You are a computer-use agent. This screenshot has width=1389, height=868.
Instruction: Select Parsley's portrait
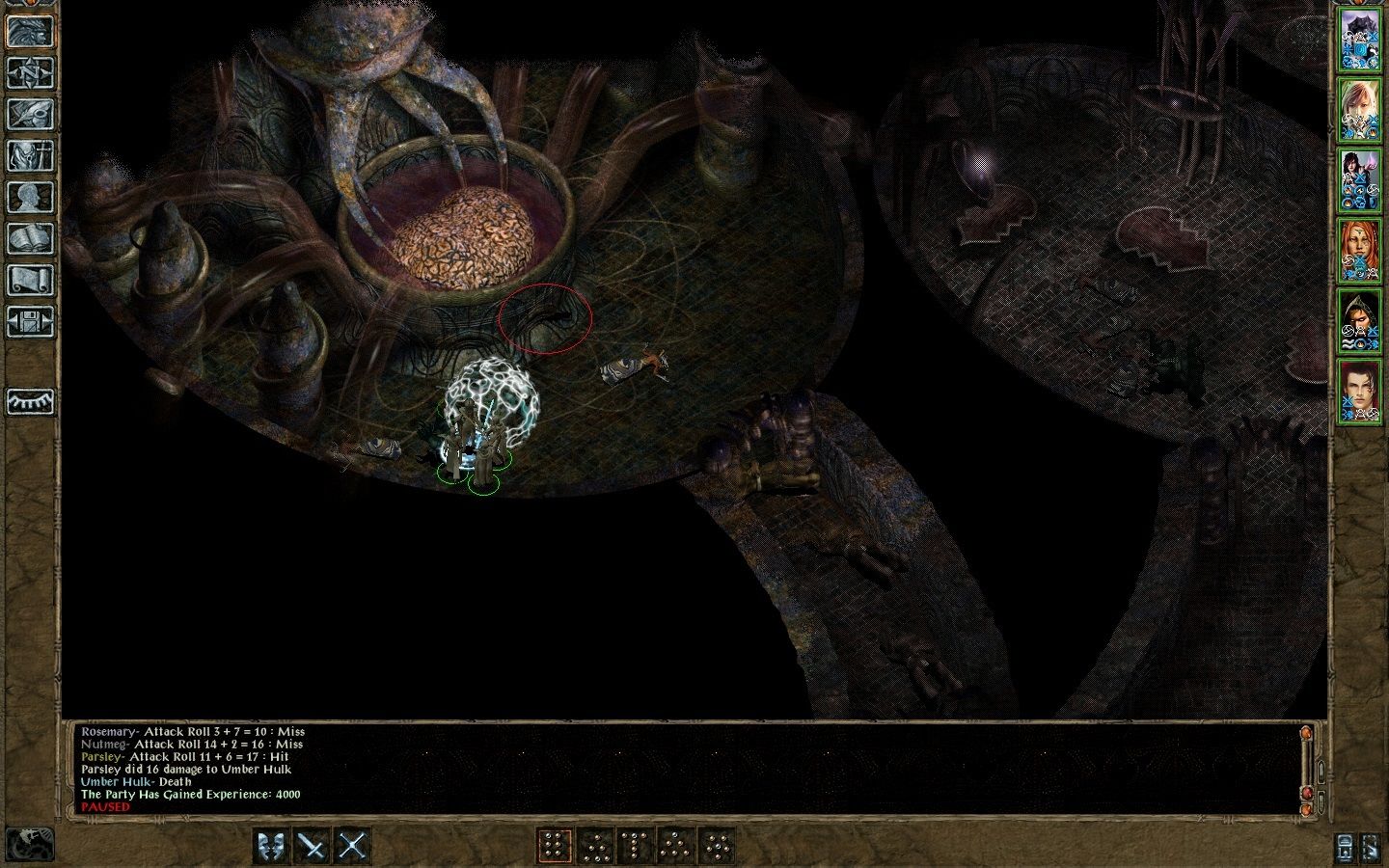(x=1362, y=178)
